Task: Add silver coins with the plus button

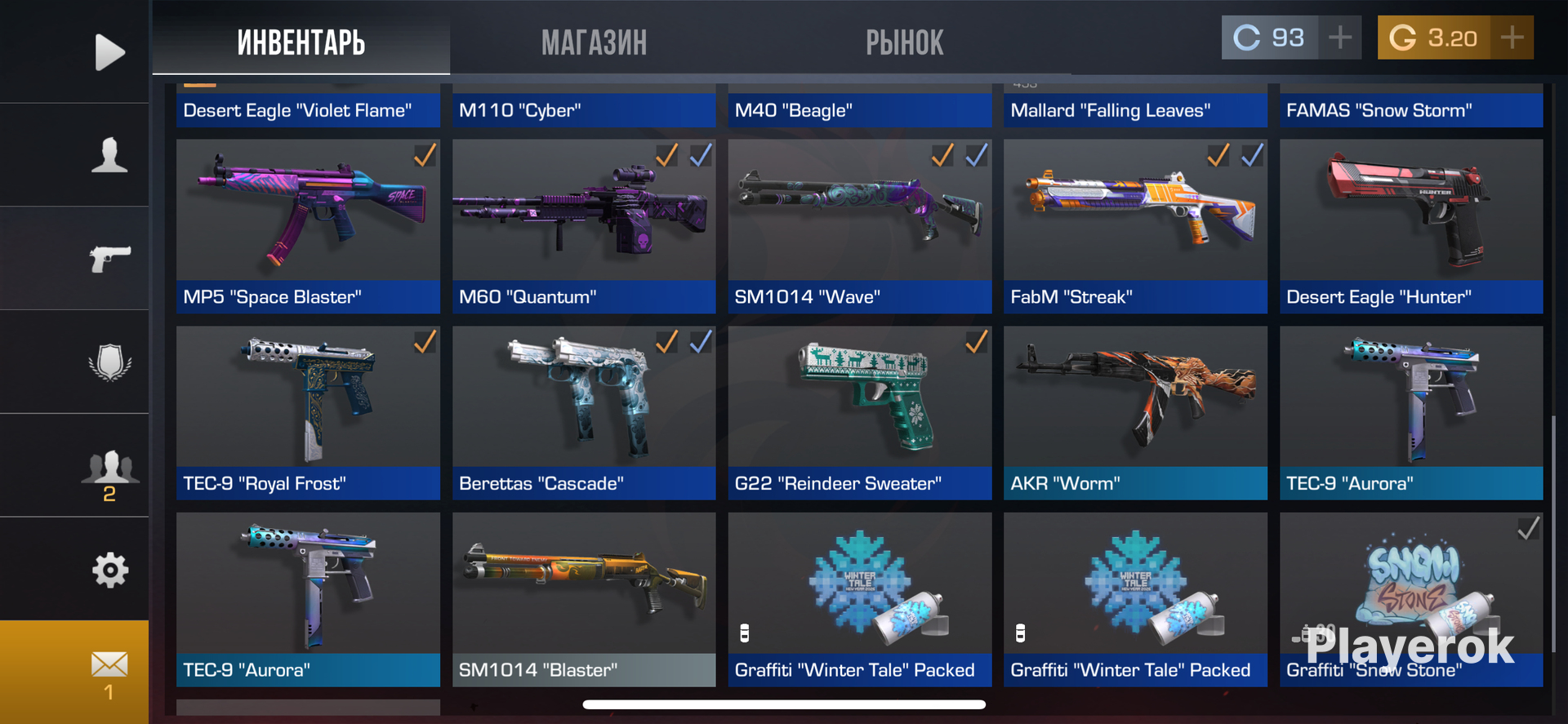Action: tap(1340, 38)
